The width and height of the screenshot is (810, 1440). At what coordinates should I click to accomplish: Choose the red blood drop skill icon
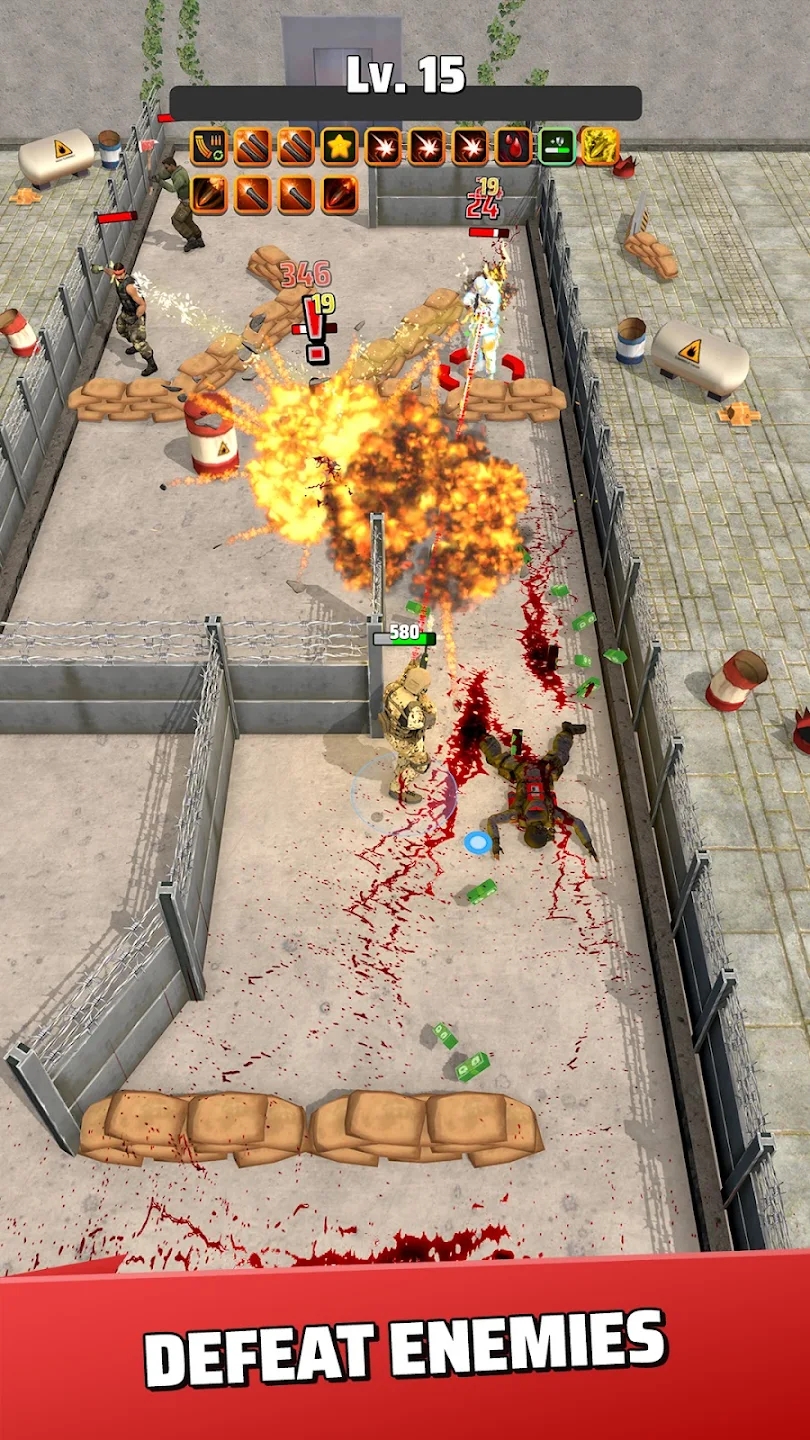tap(513, 147)
